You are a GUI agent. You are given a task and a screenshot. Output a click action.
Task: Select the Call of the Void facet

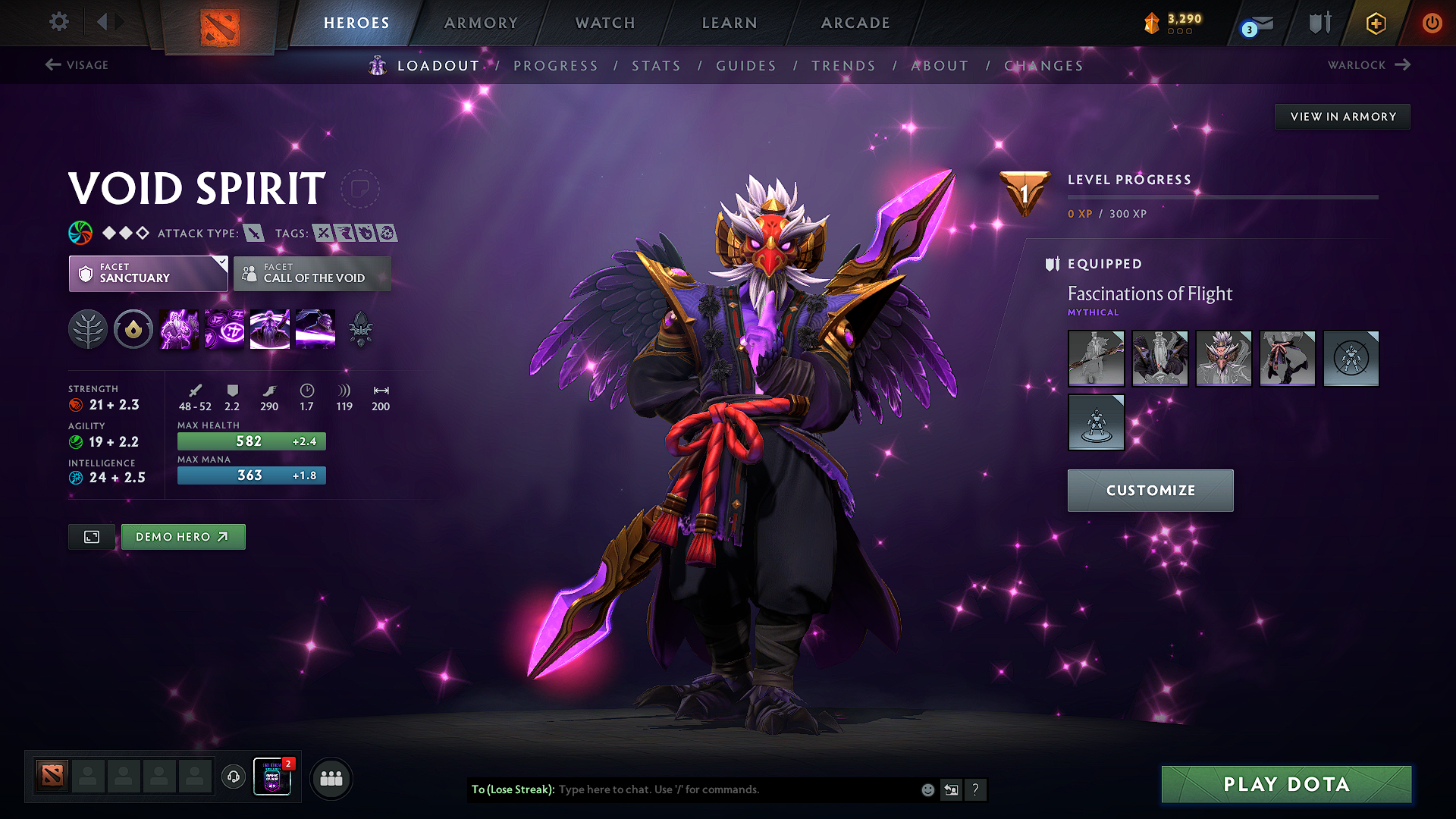pos(312,273)
